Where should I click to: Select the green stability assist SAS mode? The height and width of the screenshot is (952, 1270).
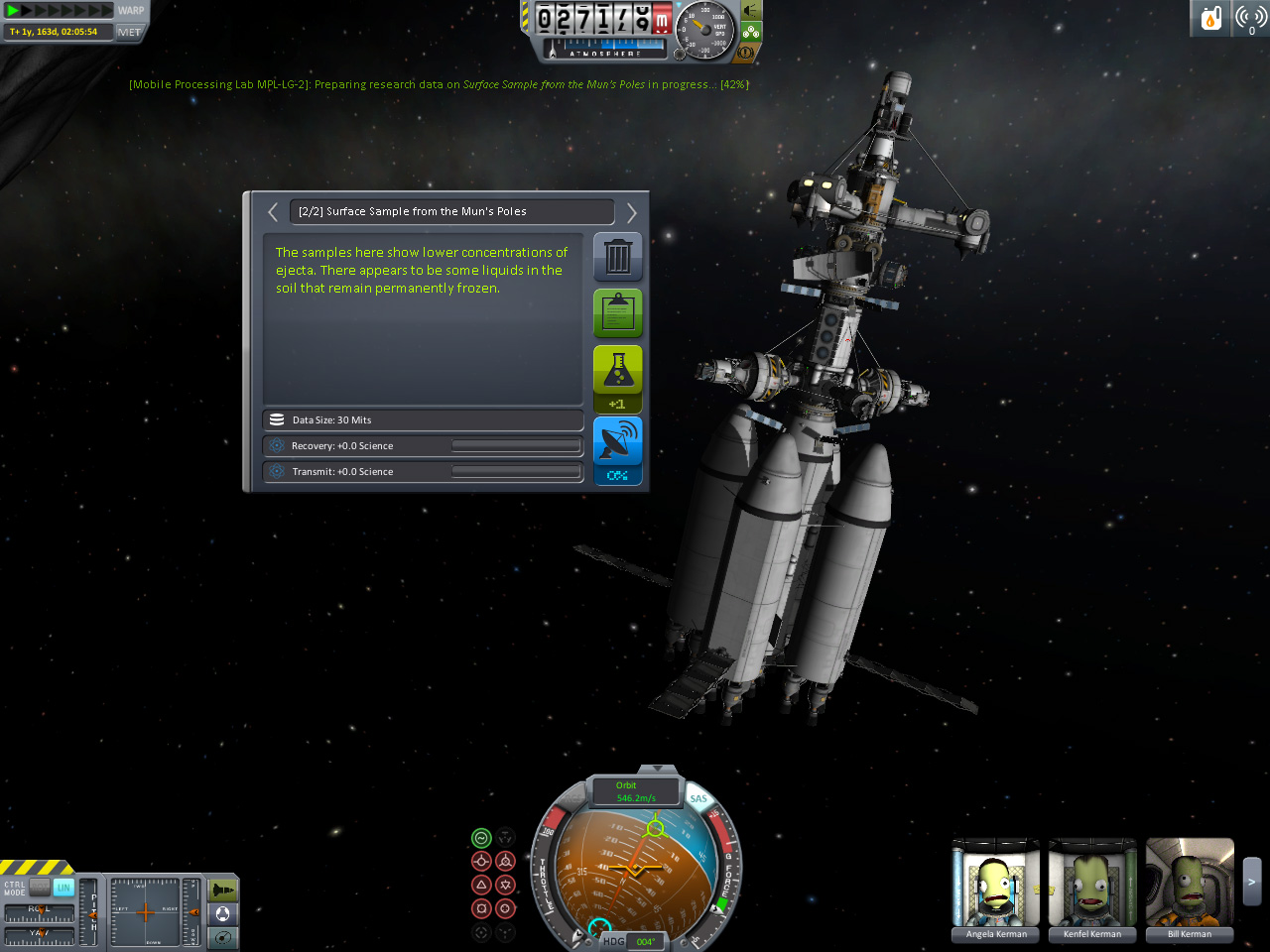[481, 838]
